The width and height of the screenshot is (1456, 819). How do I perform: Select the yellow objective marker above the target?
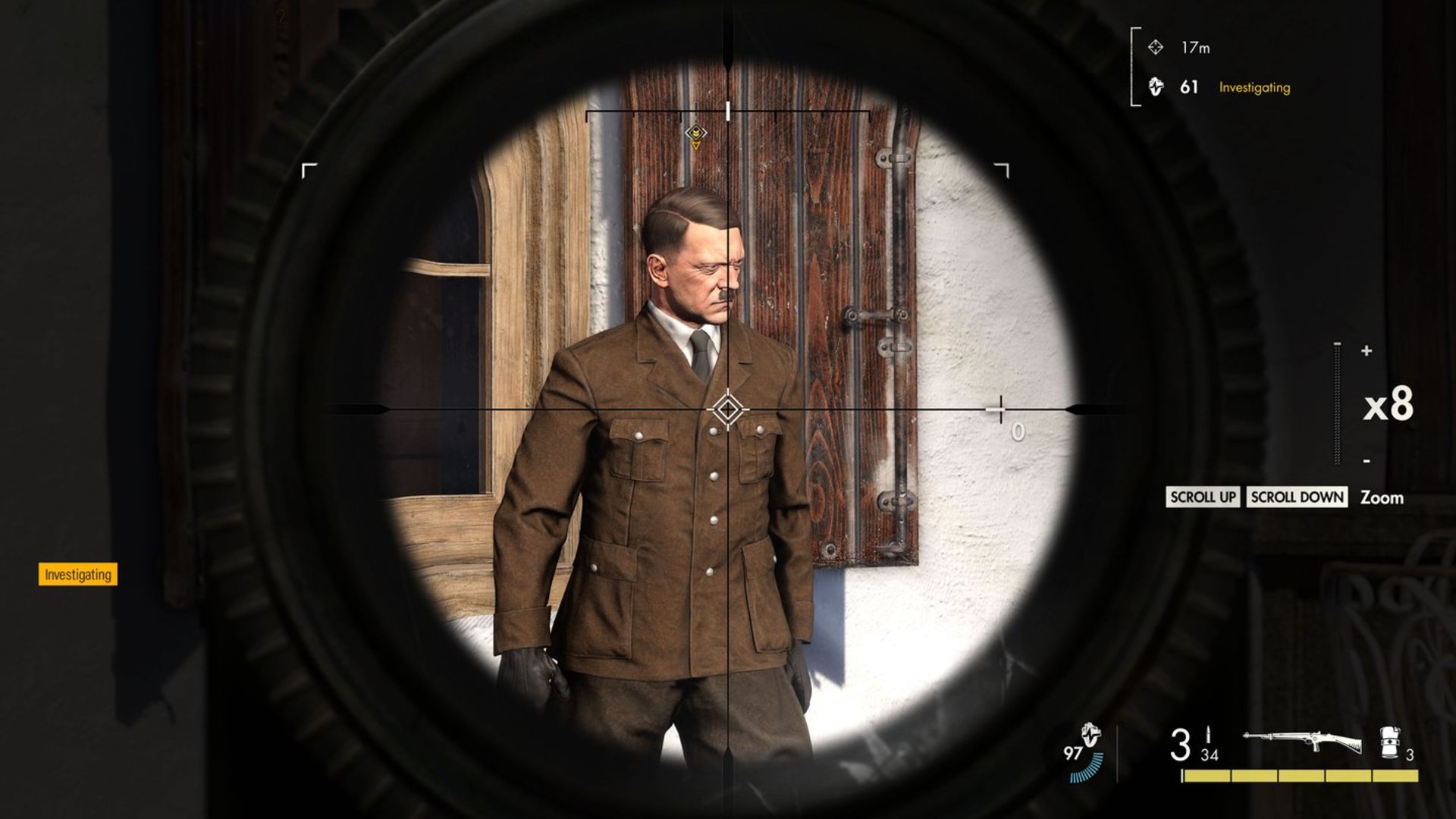695,134
